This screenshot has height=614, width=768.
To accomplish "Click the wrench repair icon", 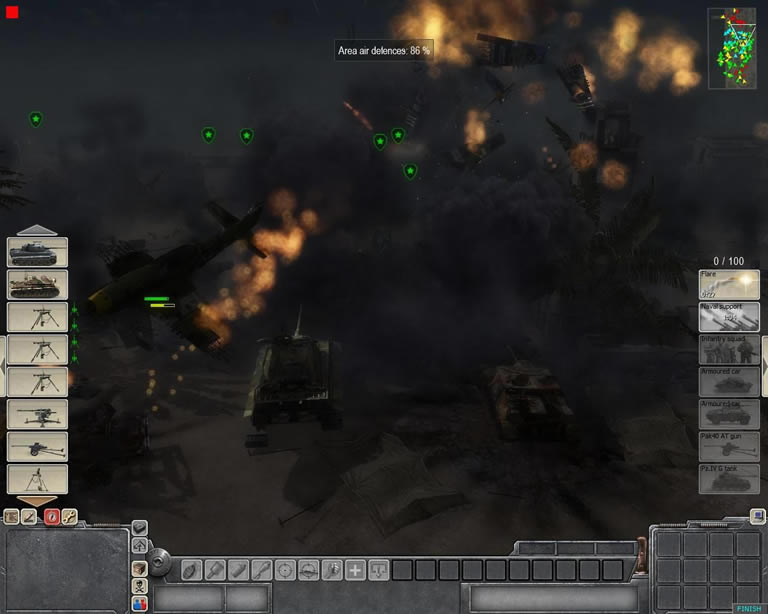I will coord(70,517).
